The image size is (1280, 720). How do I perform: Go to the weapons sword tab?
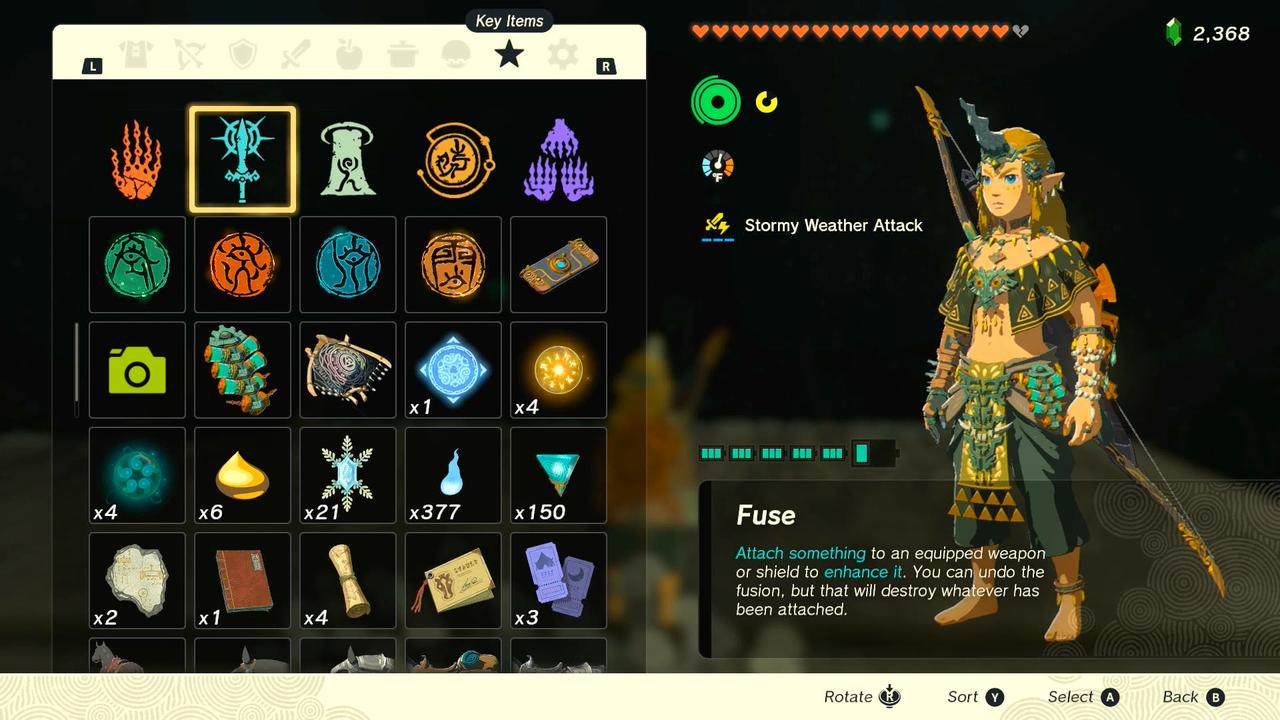point(296,54)
